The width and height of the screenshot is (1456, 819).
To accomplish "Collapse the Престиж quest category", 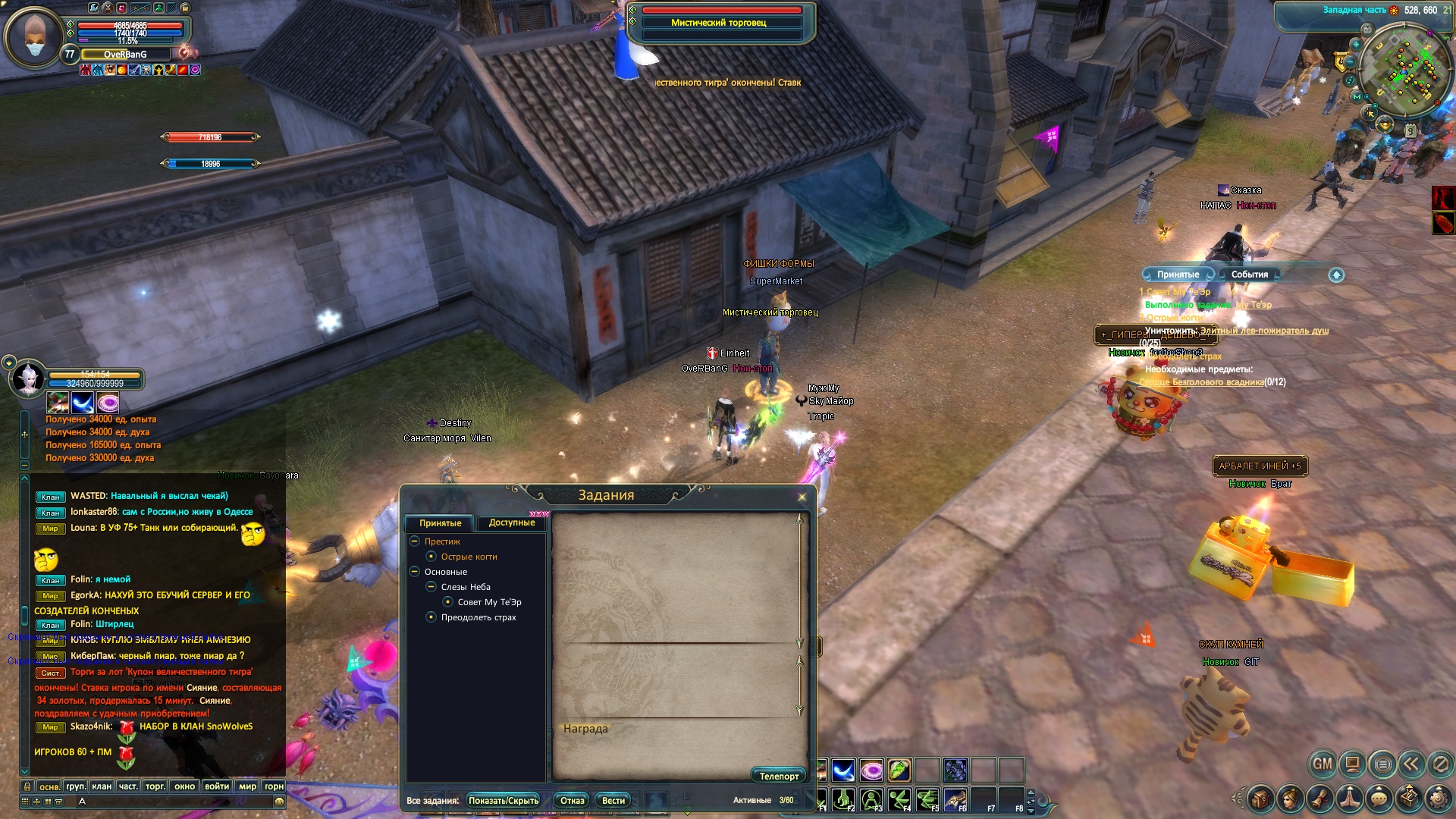I will click(x=415, y=541).
